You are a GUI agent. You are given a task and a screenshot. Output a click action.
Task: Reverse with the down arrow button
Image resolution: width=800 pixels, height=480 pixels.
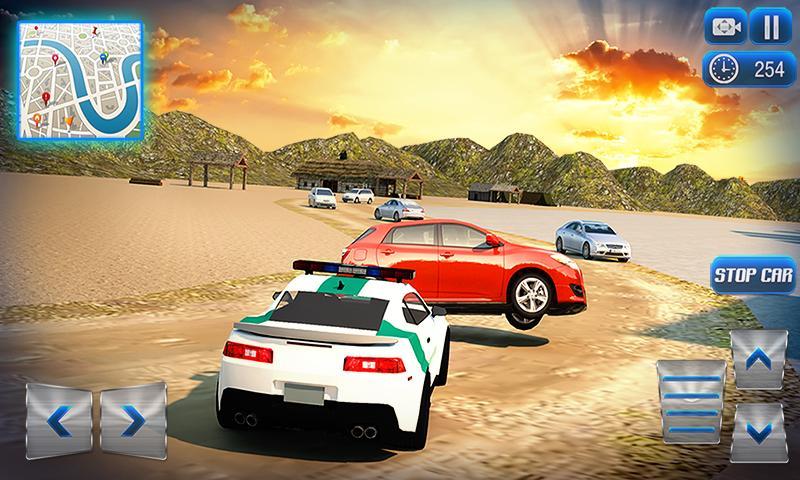[758, 431]
